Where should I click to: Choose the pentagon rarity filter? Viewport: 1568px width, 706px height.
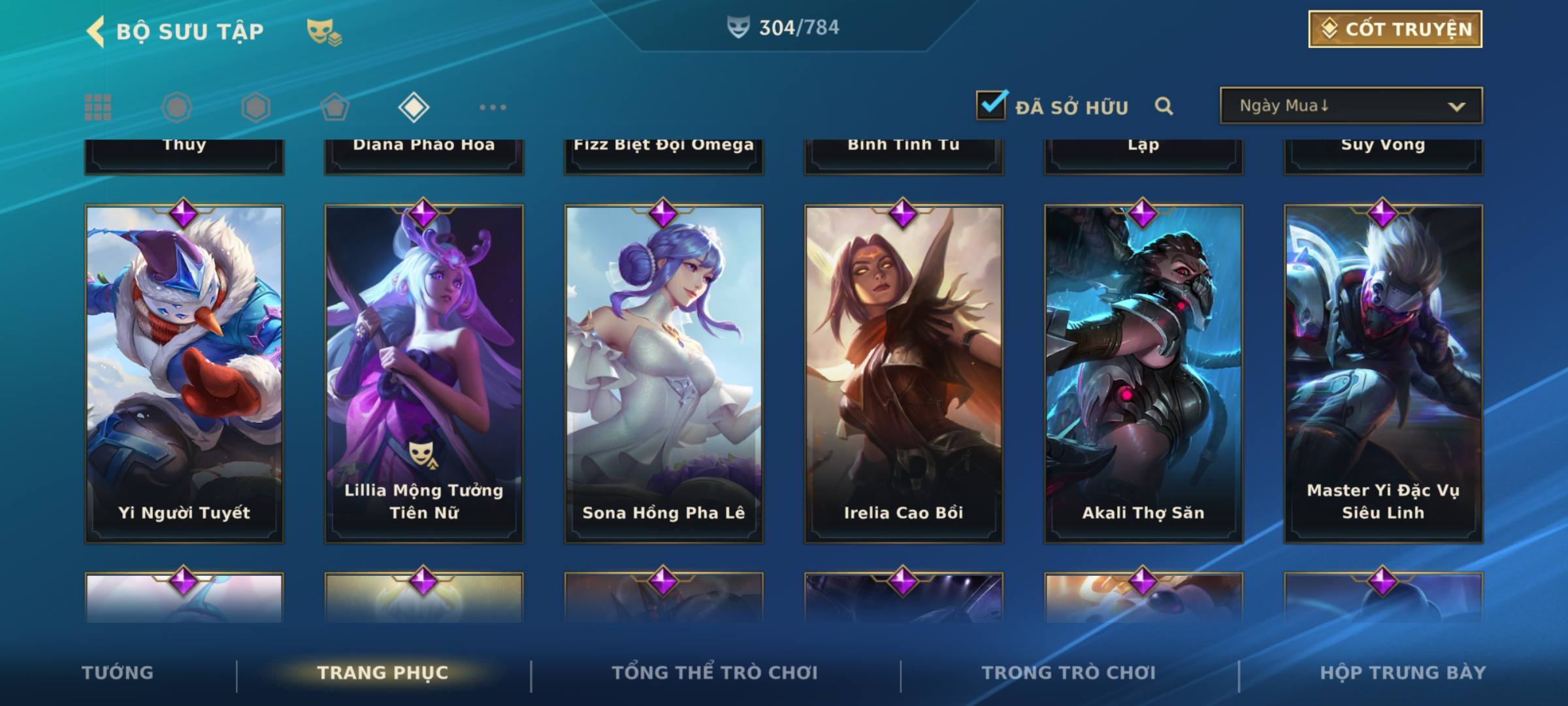[335, 107]
